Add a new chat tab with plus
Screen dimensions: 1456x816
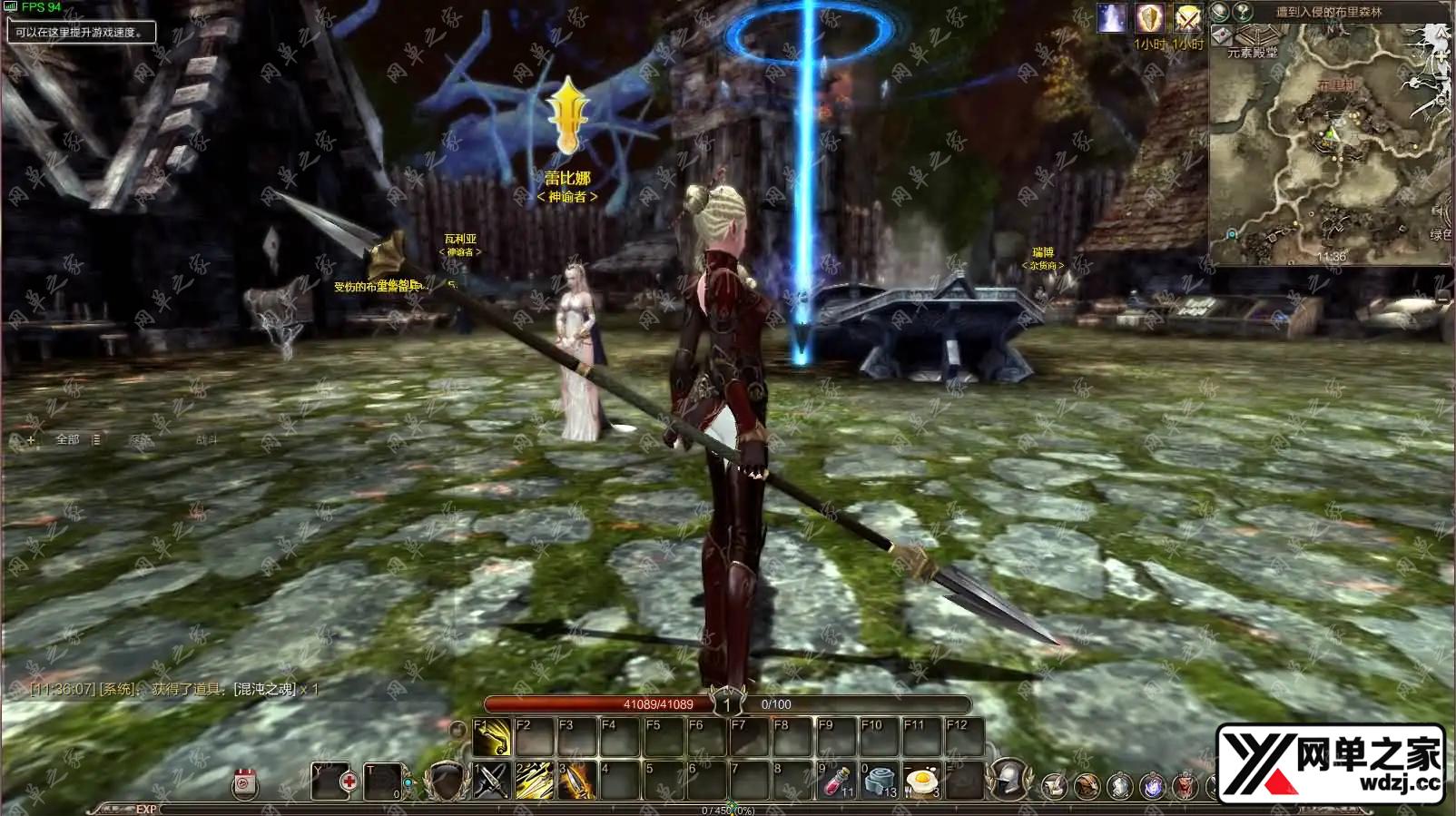pyautogui.click(x=31, y=440)
